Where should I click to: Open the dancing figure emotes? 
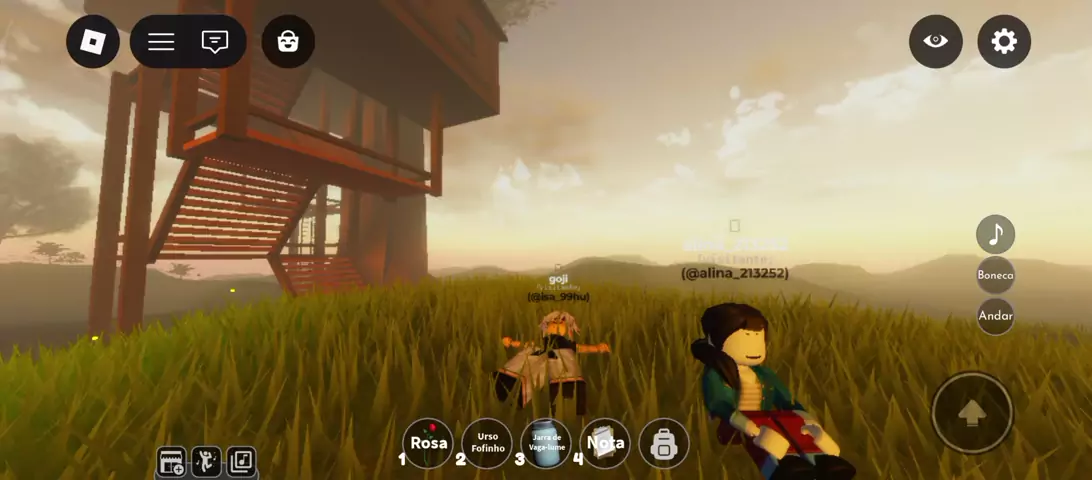pos(207,462)
